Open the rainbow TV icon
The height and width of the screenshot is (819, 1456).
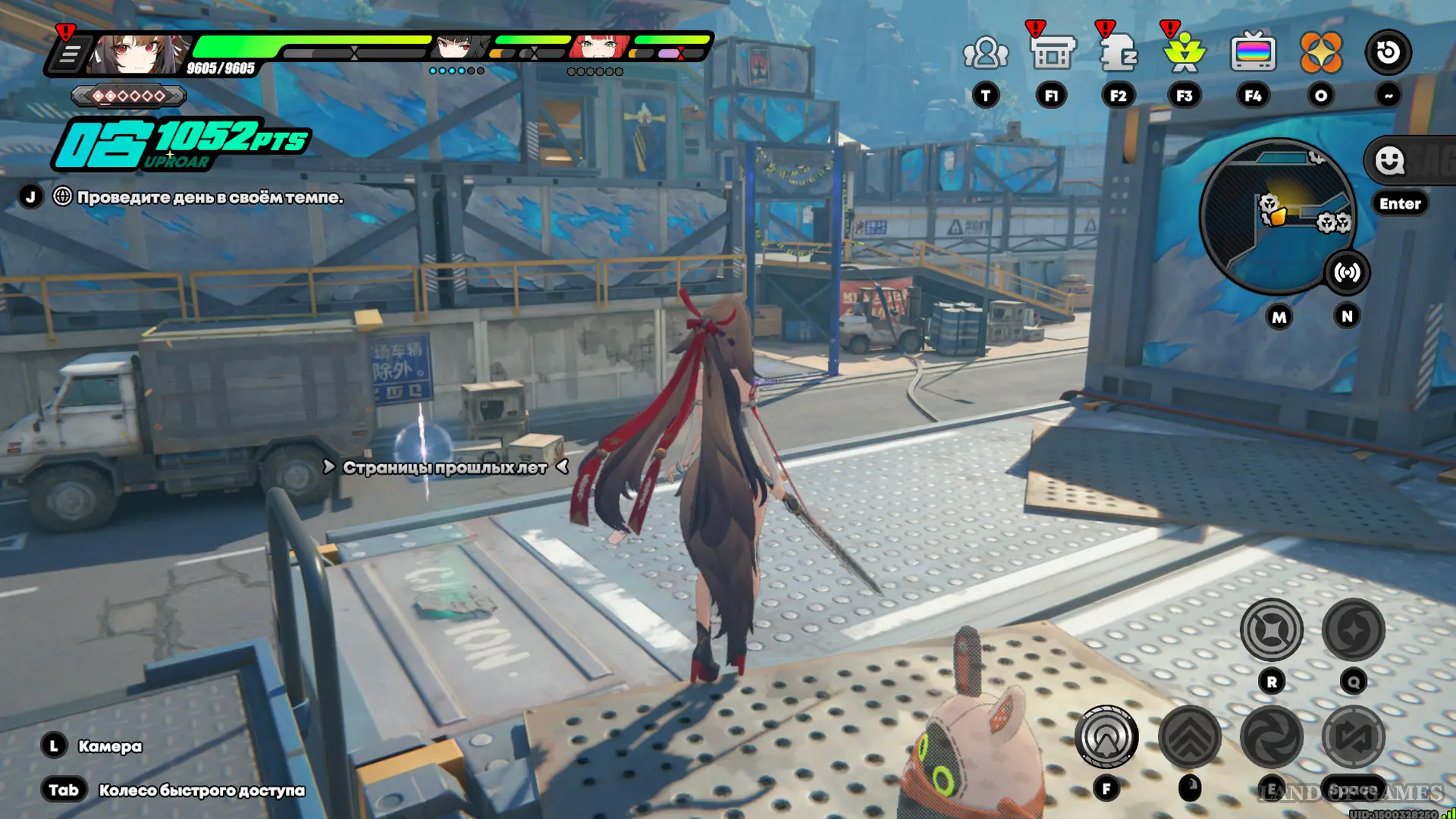[x=1253, y=53]
